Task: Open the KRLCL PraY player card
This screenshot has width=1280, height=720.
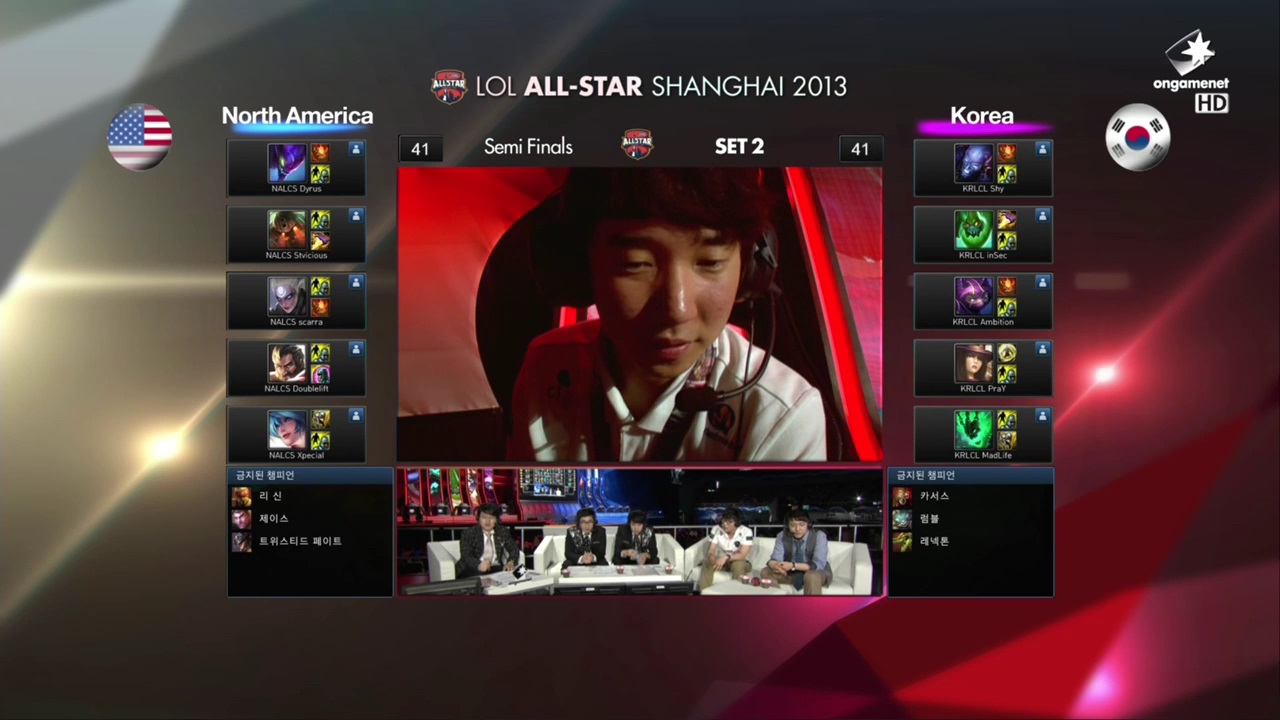Action: [x=983, y=368]
